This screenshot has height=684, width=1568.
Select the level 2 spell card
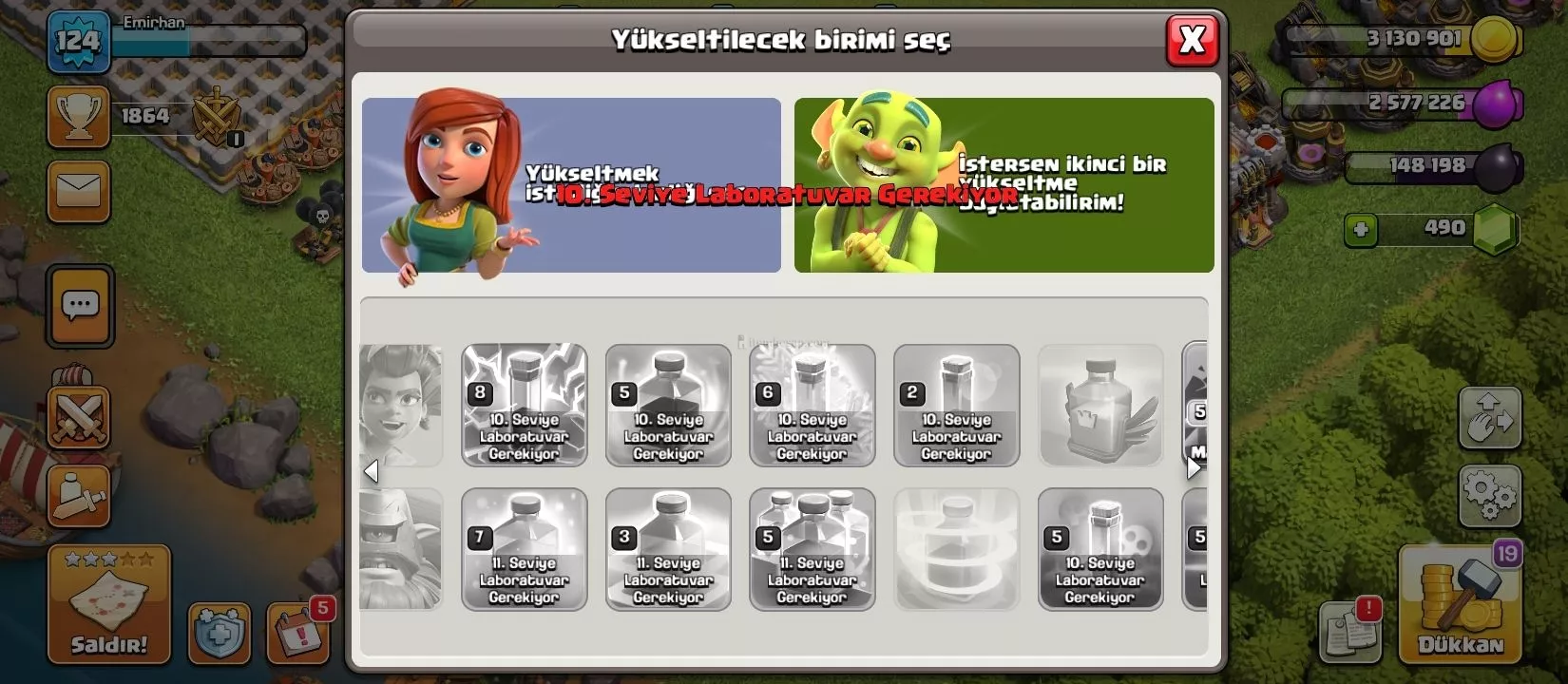point(956,406)
